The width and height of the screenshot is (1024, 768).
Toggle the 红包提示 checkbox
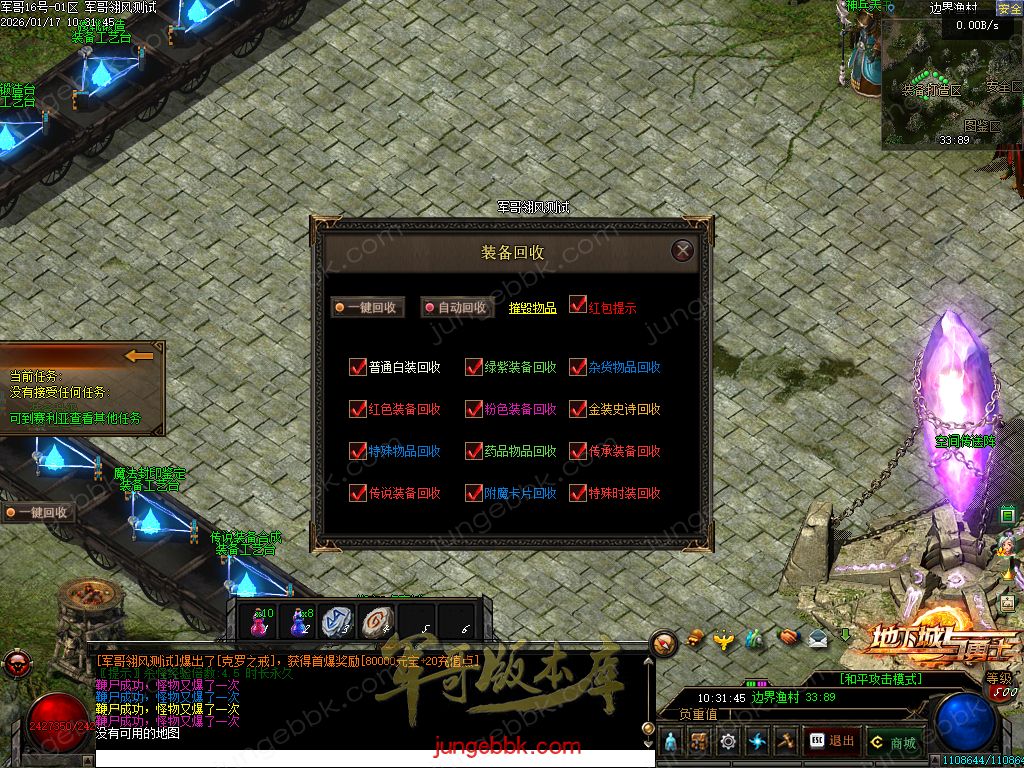[578, 304]
